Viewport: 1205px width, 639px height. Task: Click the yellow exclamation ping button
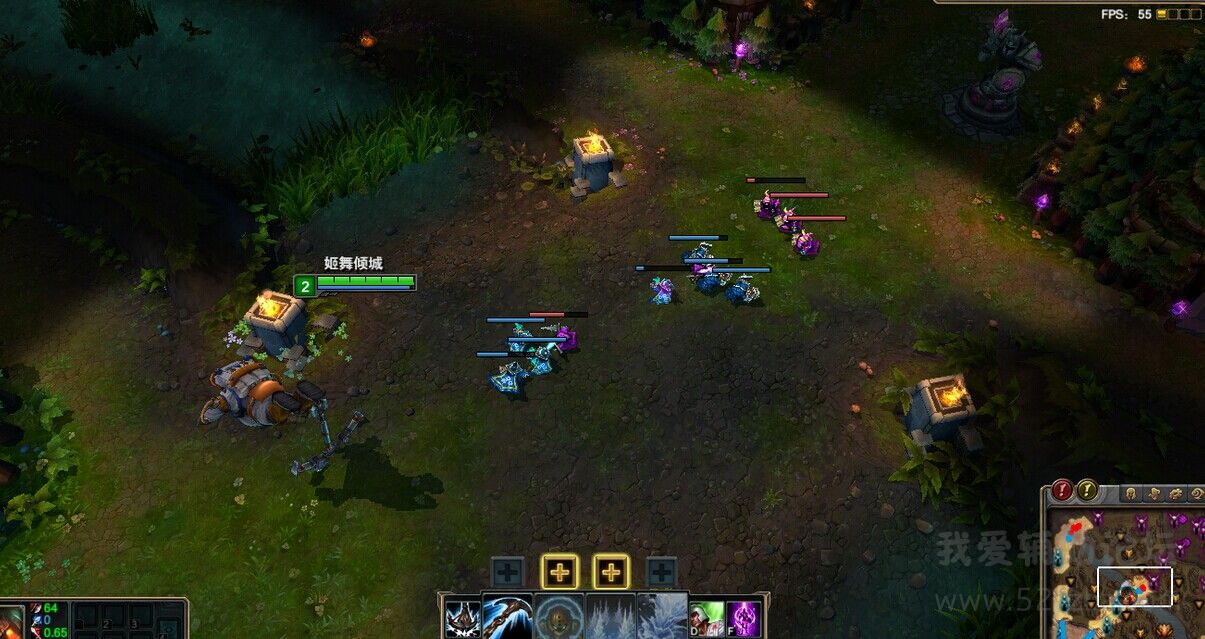1087,491
